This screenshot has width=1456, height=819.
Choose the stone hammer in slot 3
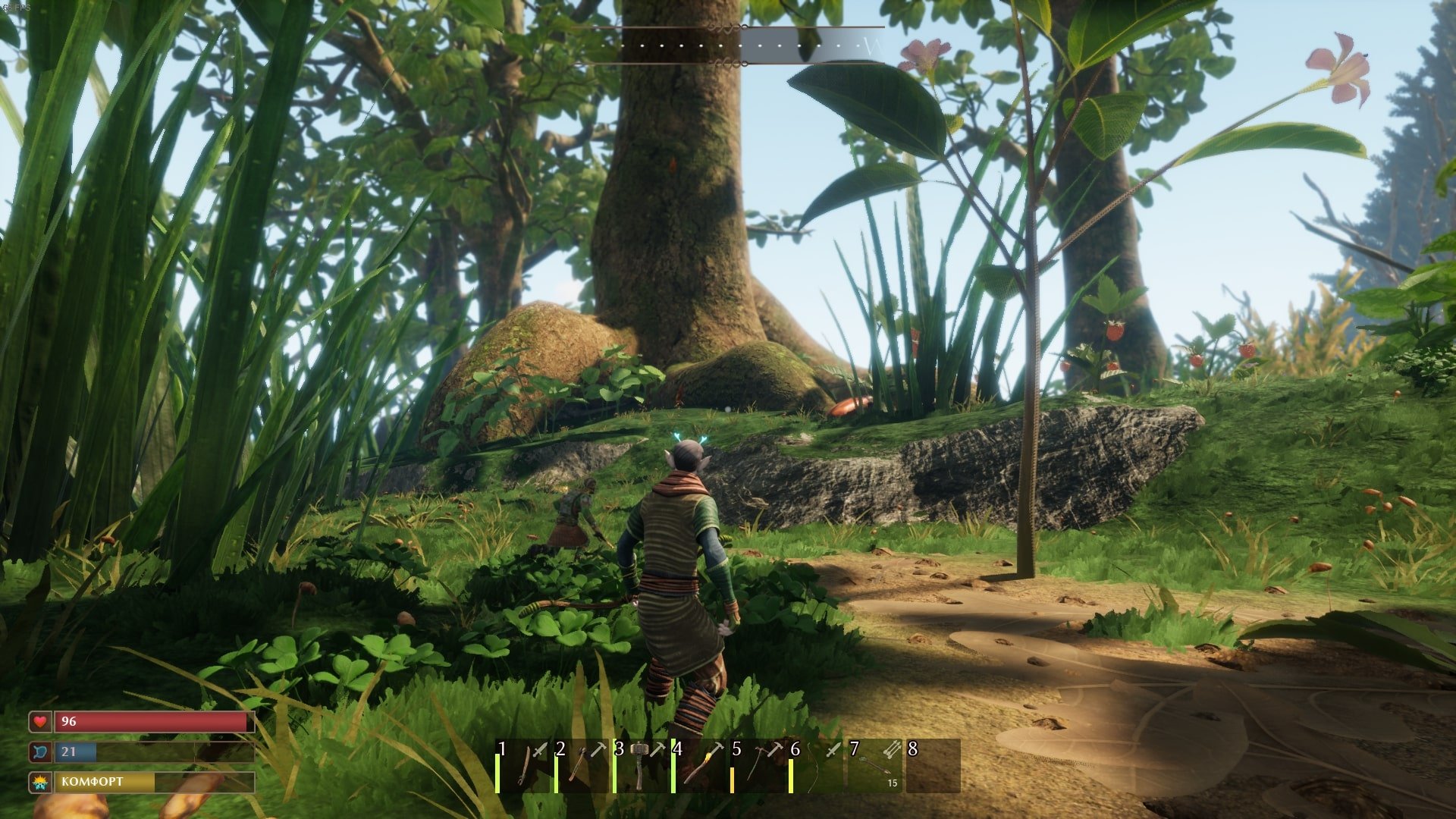(x=641, y=766)
